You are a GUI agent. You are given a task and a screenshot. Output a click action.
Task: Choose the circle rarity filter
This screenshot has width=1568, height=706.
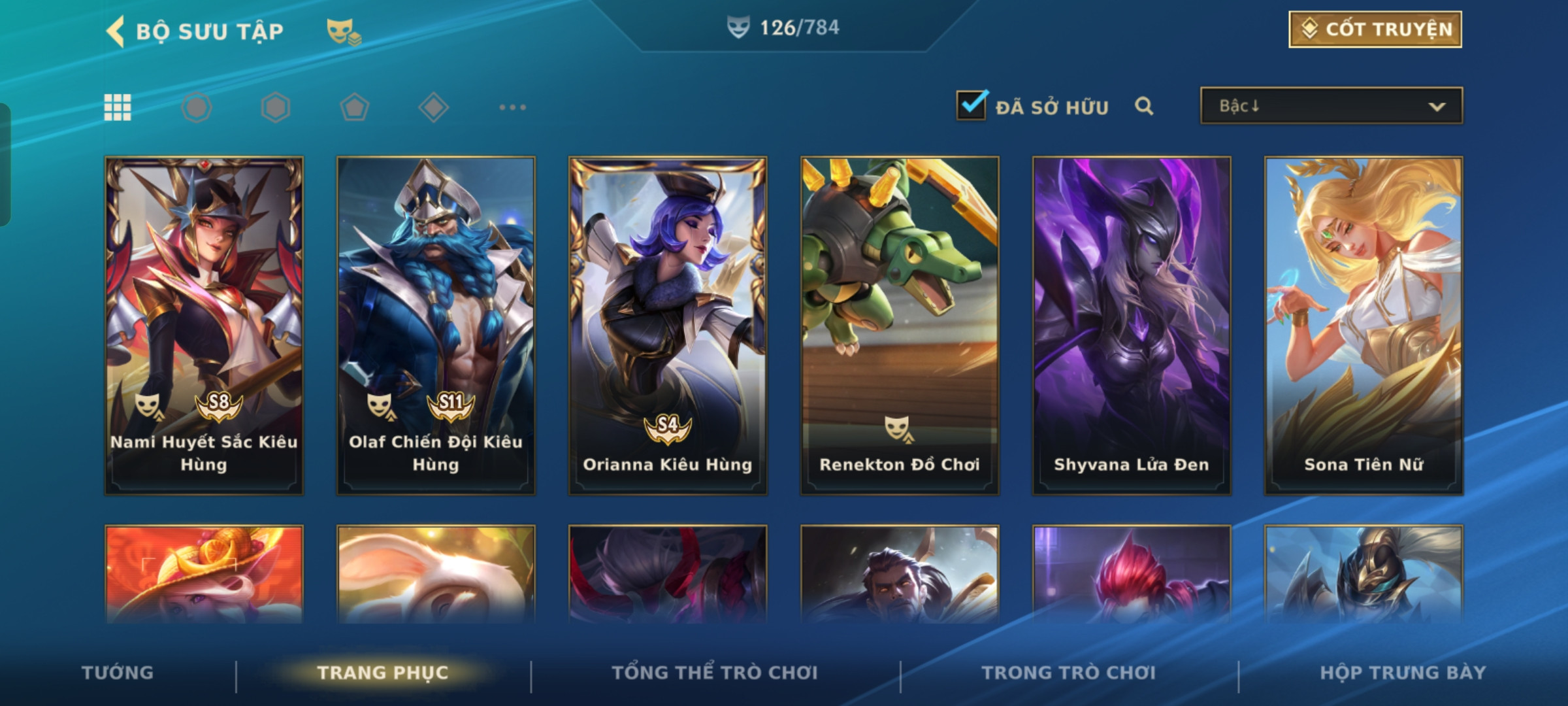(x=197, y=107)
